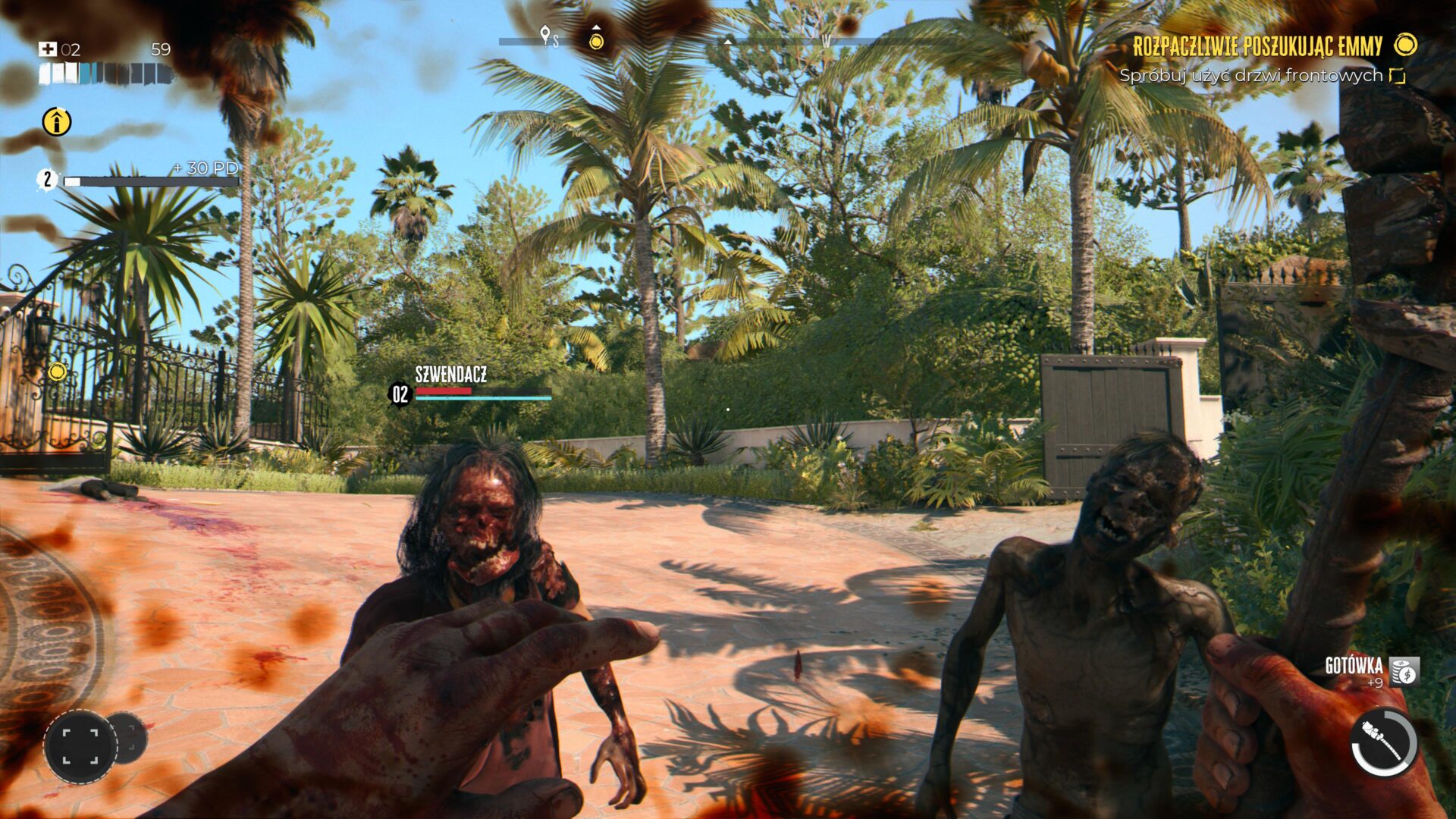1456x819 pixels.
Task: Click the yellow ammo arrow icon below the health bar
Action: point(57,121)
